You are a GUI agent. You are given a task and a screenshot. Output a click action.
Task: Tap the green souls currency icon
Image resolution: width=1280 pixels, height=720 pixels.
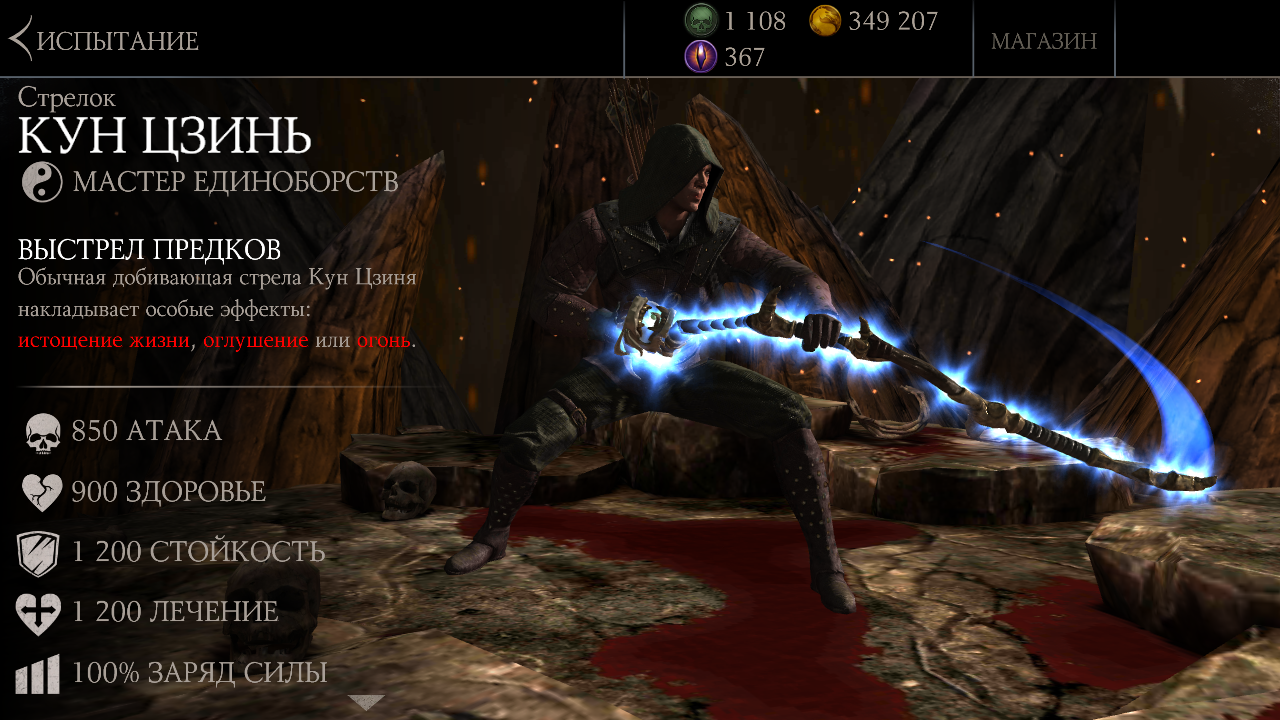(x=701, y=20)
